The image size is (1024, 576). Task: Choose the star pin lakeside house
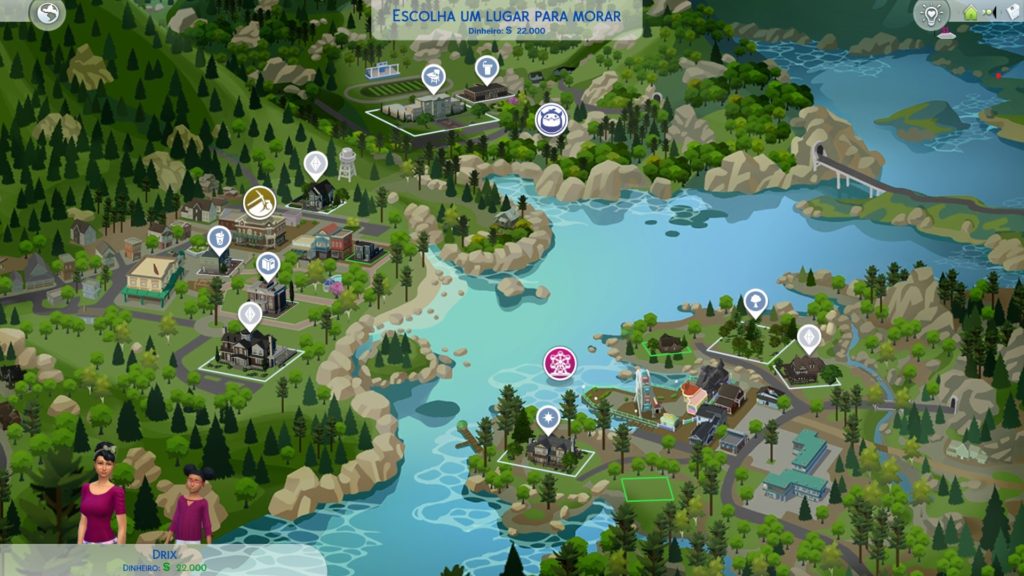tap(548, 417)
